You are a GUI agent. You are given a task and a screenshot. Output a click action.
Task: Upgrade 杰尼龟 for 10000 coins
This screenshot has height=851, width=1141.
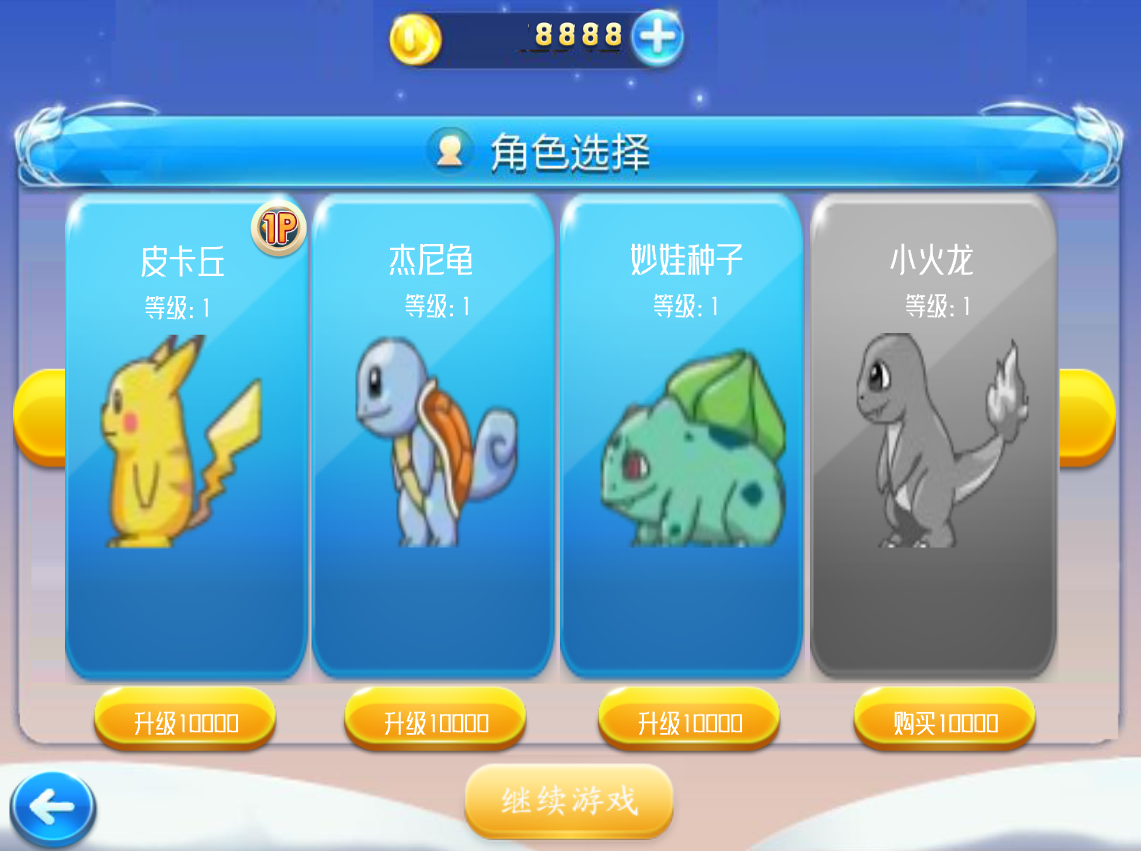coord(435,720)
